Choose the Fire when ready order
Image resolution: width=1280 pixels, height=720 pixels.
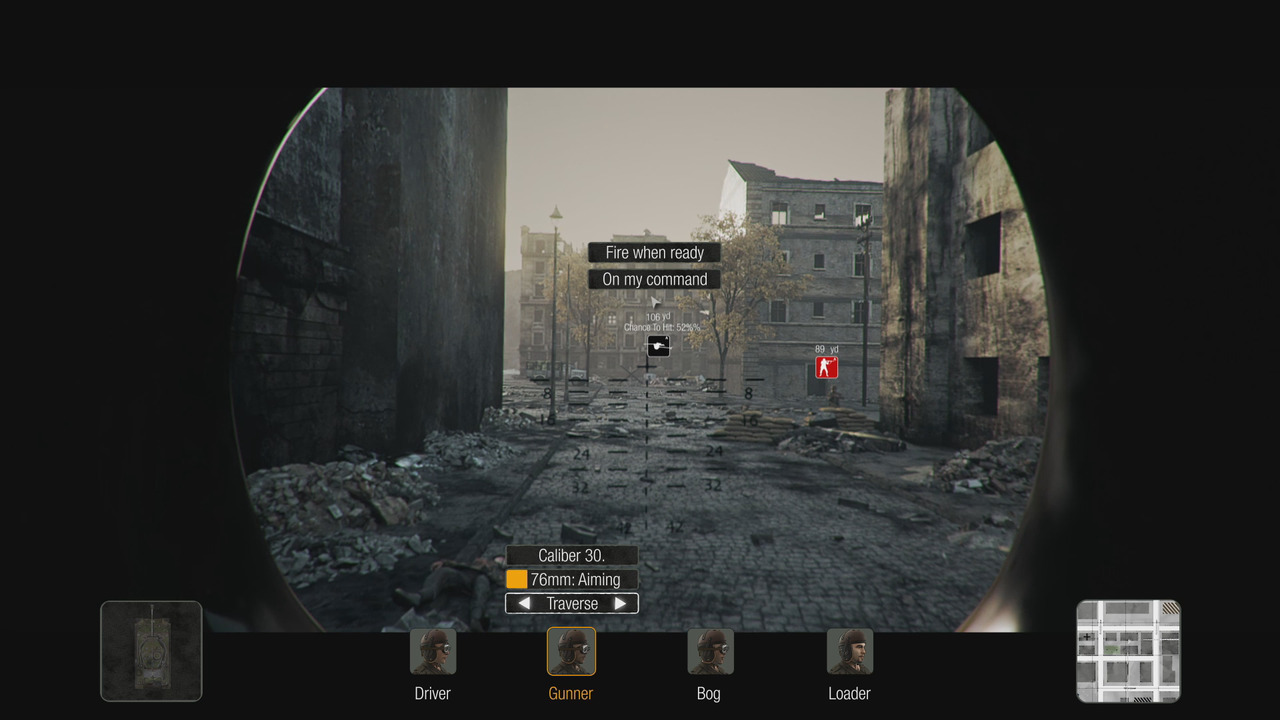point(654,253)
